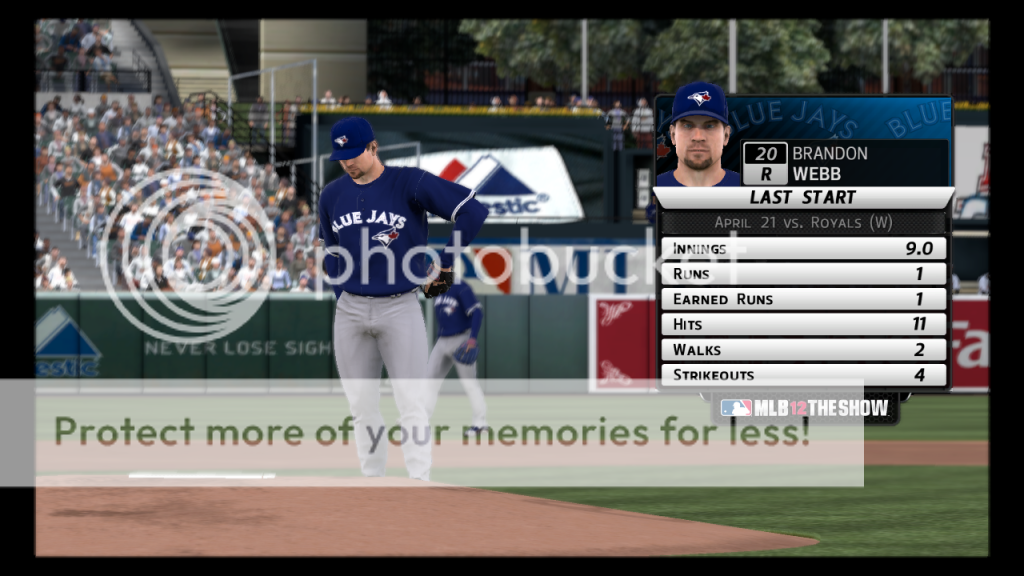Image resolution: width=1024 pixels, height=576 pixels.
Task: Click the "Protect more of your memories" banner
Action: click(x=432, y=432)
